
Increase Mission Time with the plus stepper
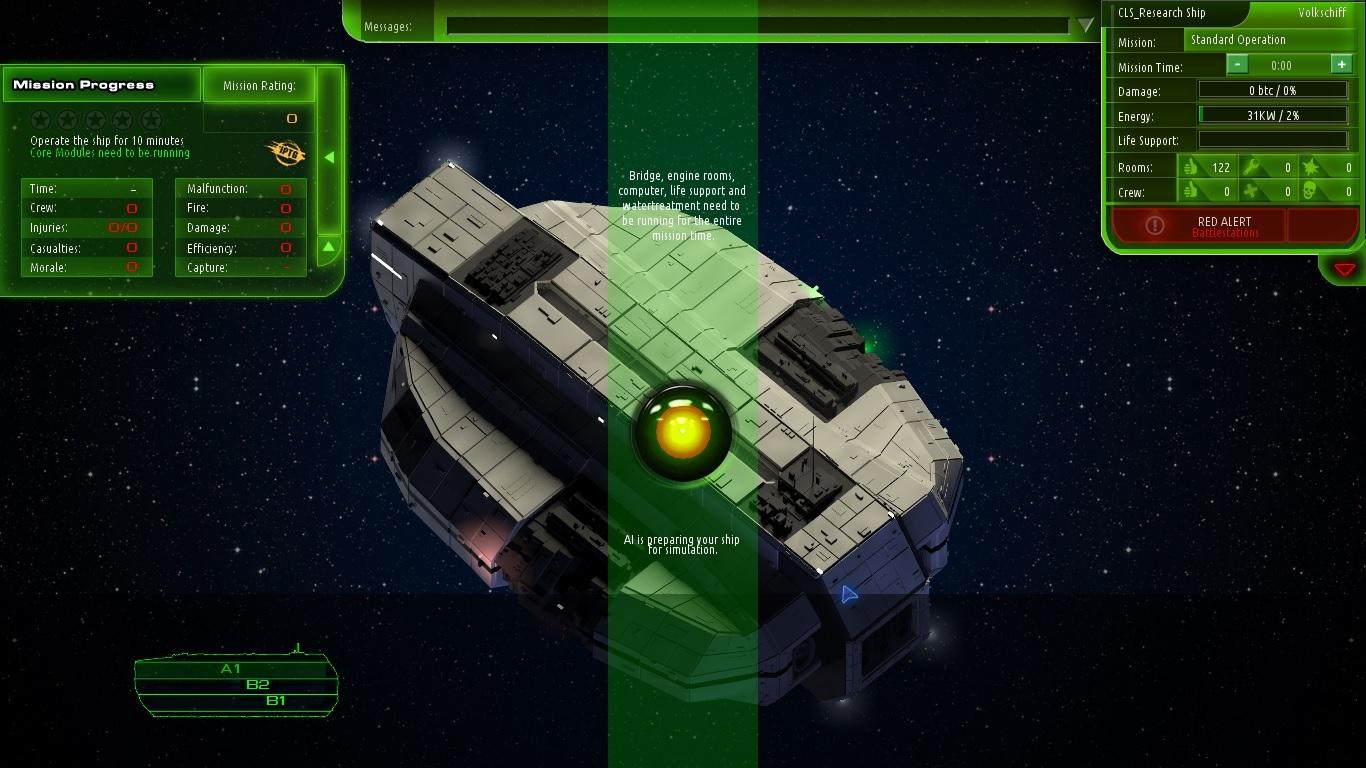[x=1343, y=63]
